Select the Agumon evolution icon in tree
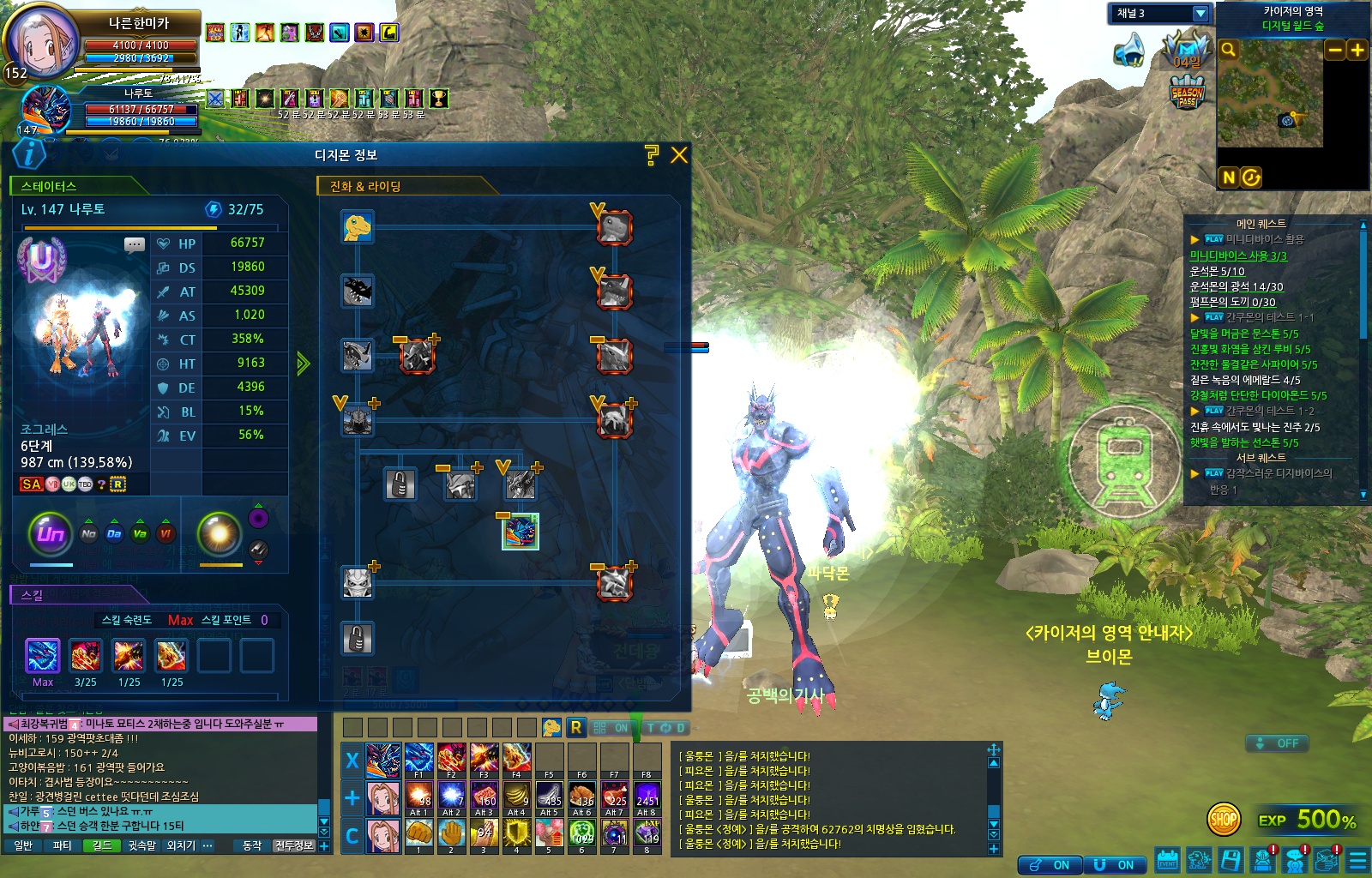This screenshot has width=1372, height=878. (x=358, y=227)
